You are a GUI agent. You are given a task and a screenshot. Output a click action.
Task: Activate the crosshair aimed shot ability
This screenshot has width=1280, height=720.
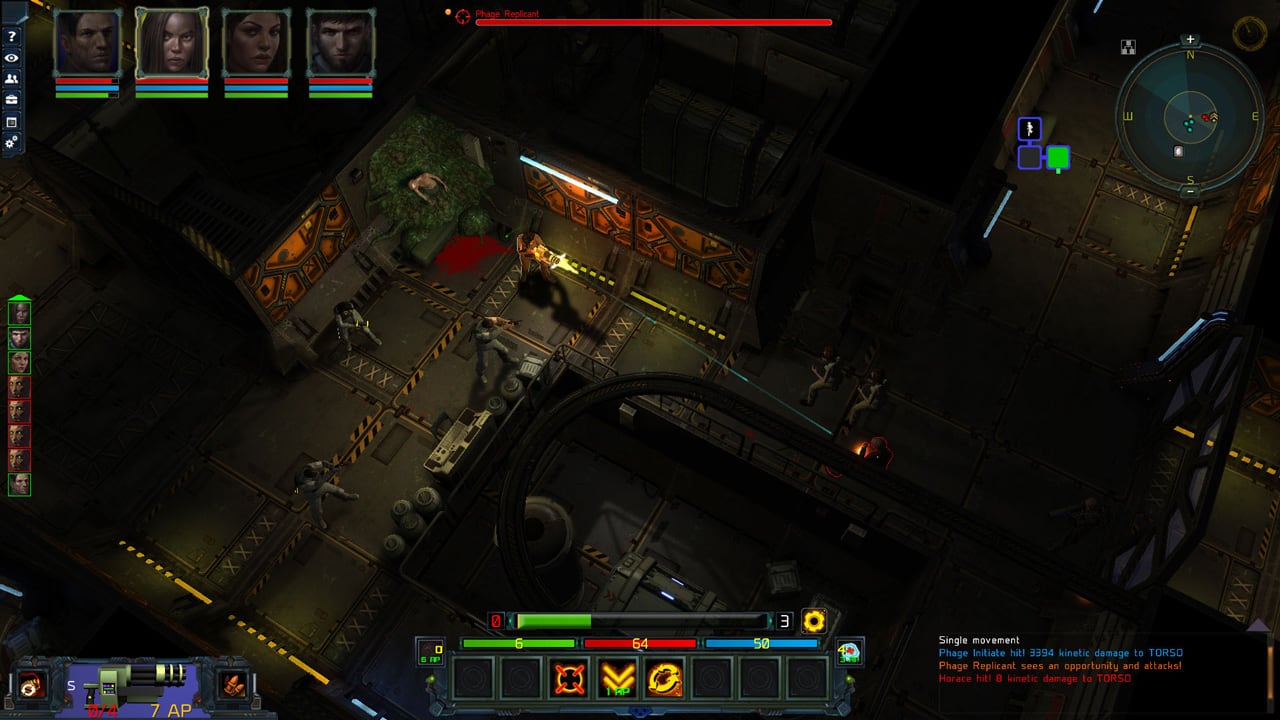(570, 679)
